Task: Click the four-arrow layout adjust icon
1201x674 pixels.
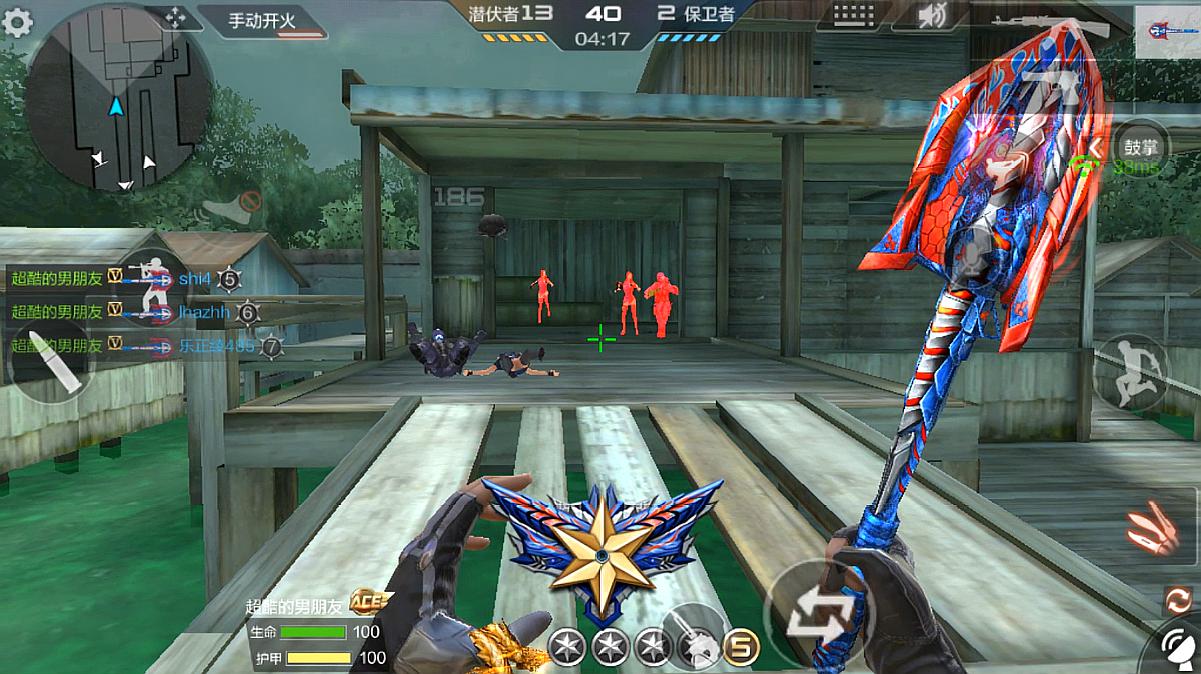Action: point(175,18)
